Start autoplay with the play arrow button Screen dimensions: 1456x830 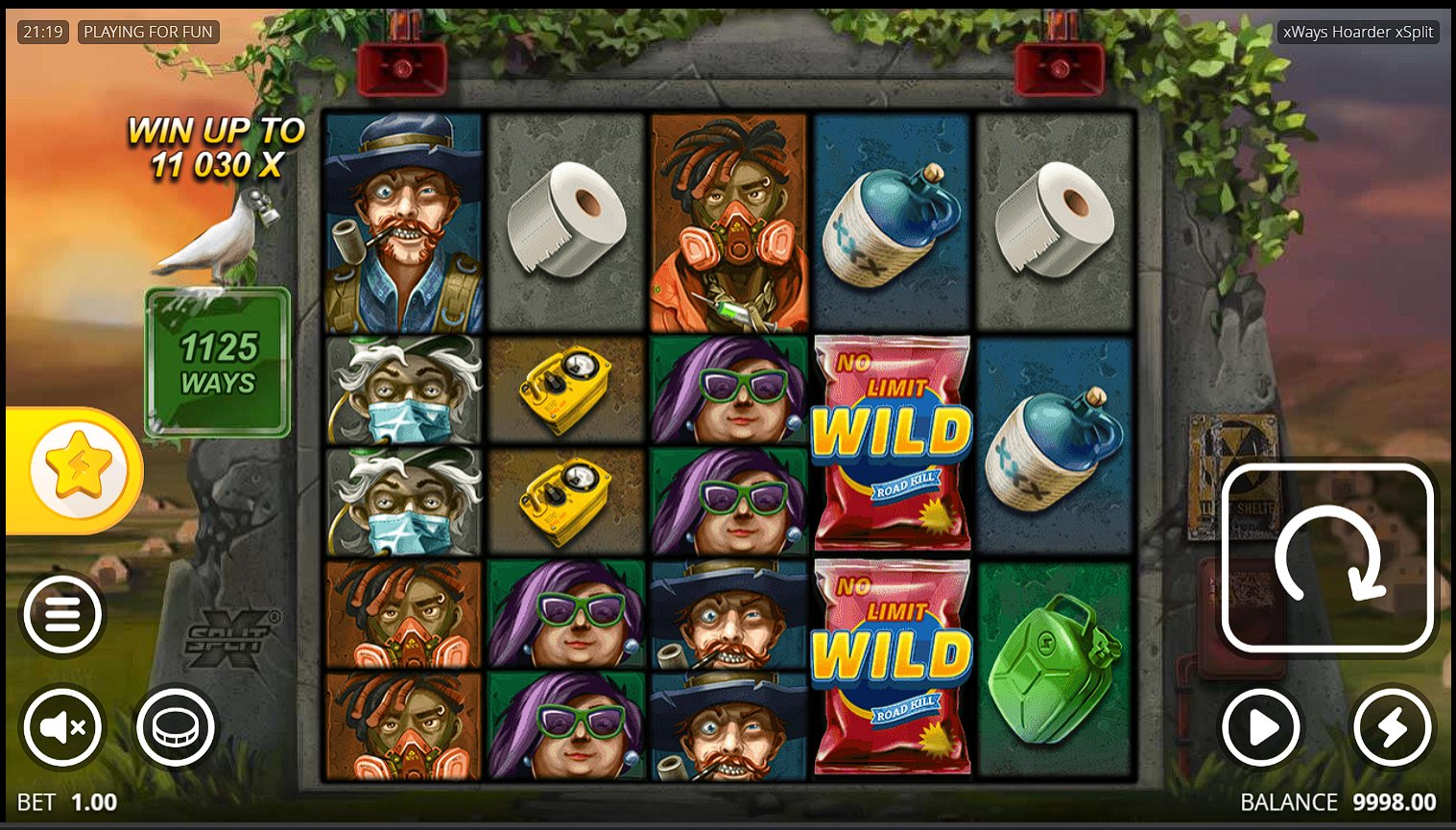[1261, 728]
